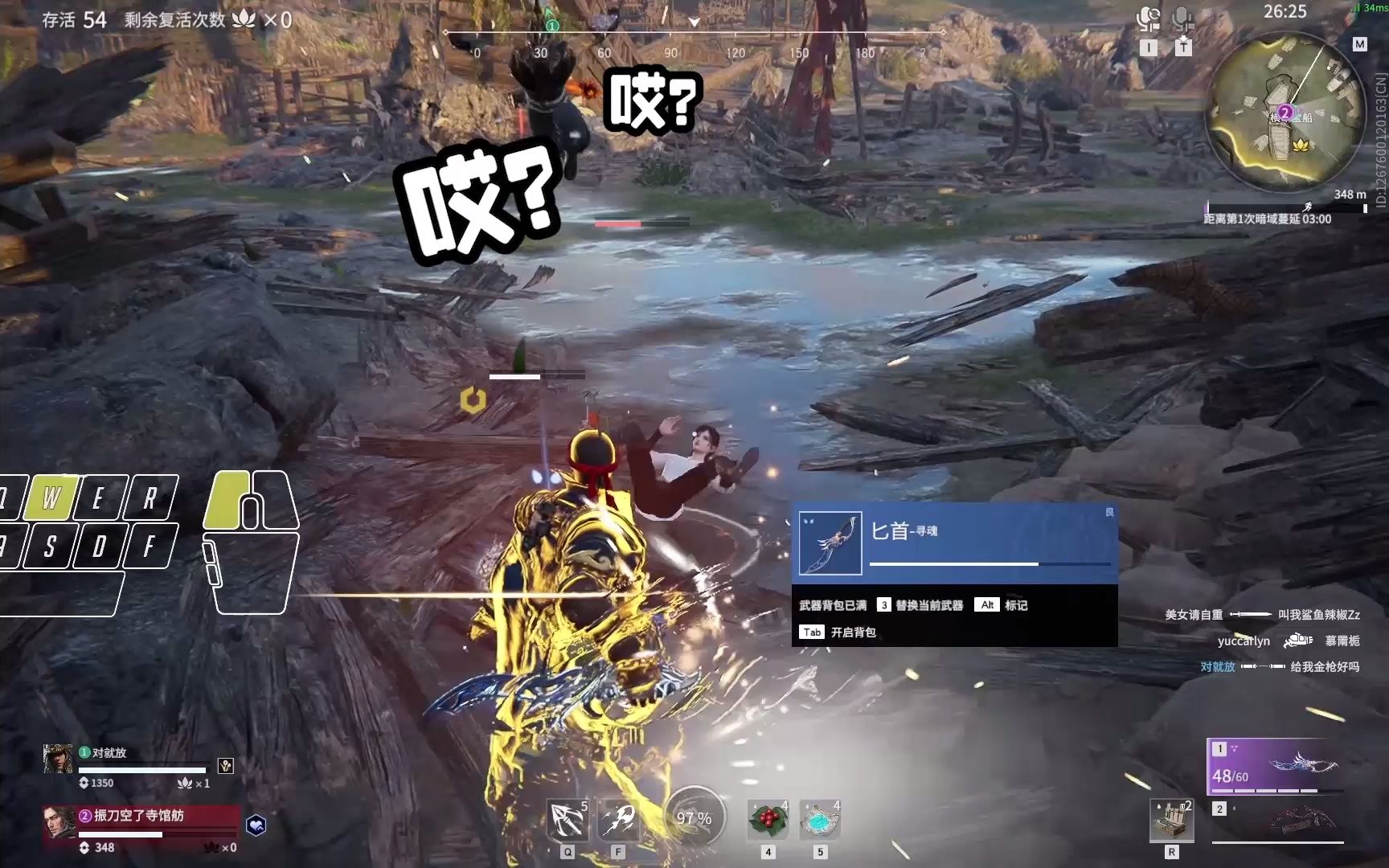1389x868 pixels.
Task: Click the lotus revive icon next to ×0
Action: pos(243,18)
